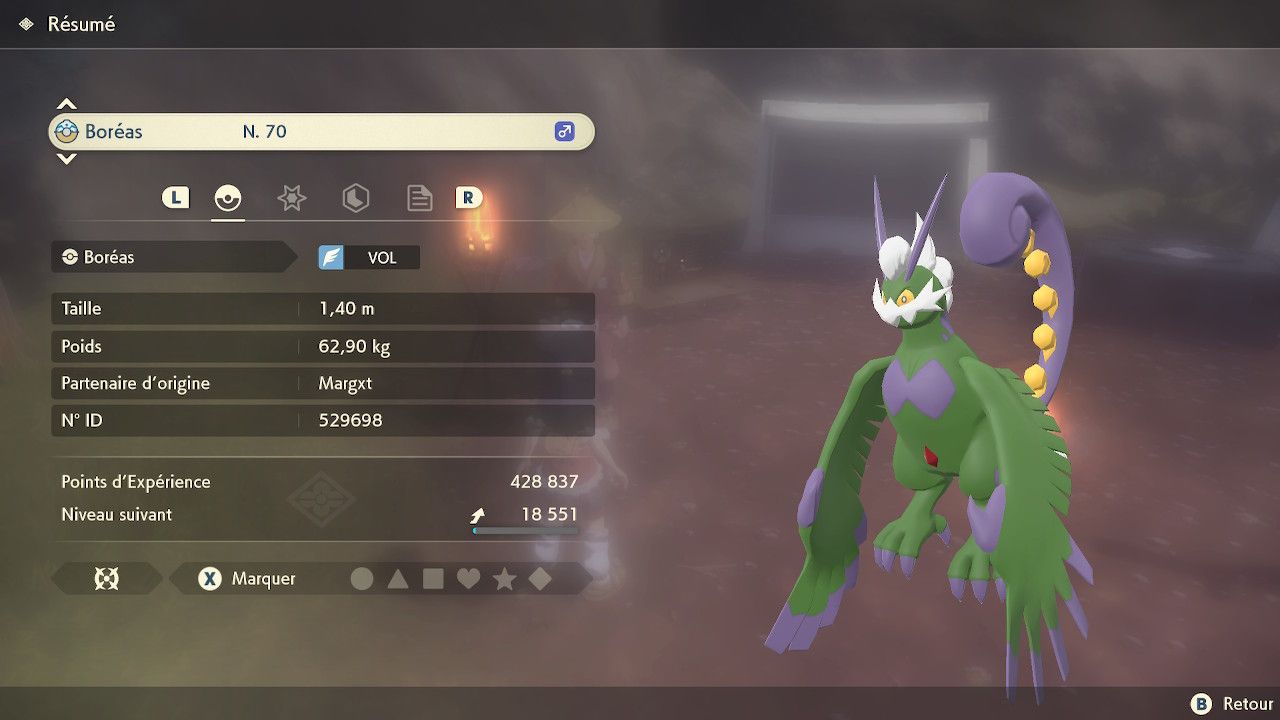Image resolution: width=1280 pixels, height=720 pixels.
Task: Show next Pokémon with down arrow
Action: click(x=66, y=159)
